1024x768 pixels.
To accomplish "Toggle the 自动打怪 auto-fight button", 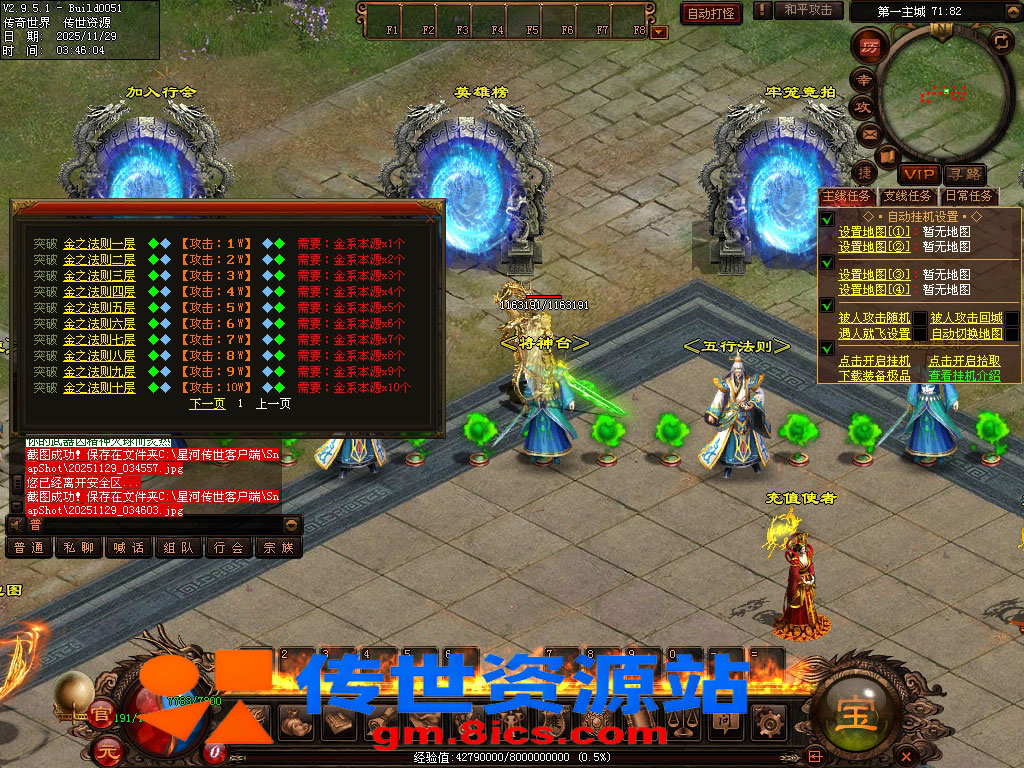I will point(712,13).
